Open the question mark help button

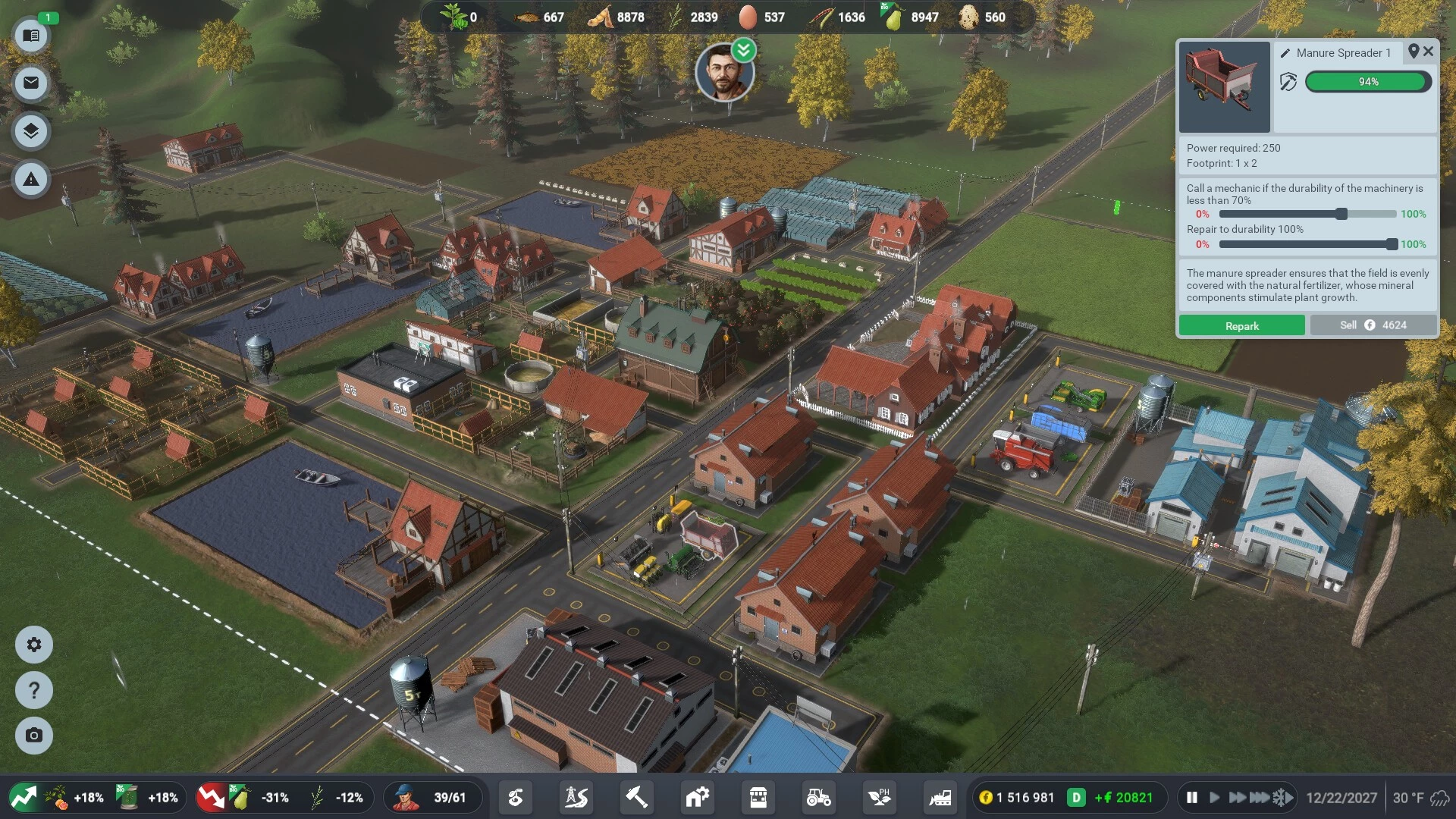(x=34, y=690)
